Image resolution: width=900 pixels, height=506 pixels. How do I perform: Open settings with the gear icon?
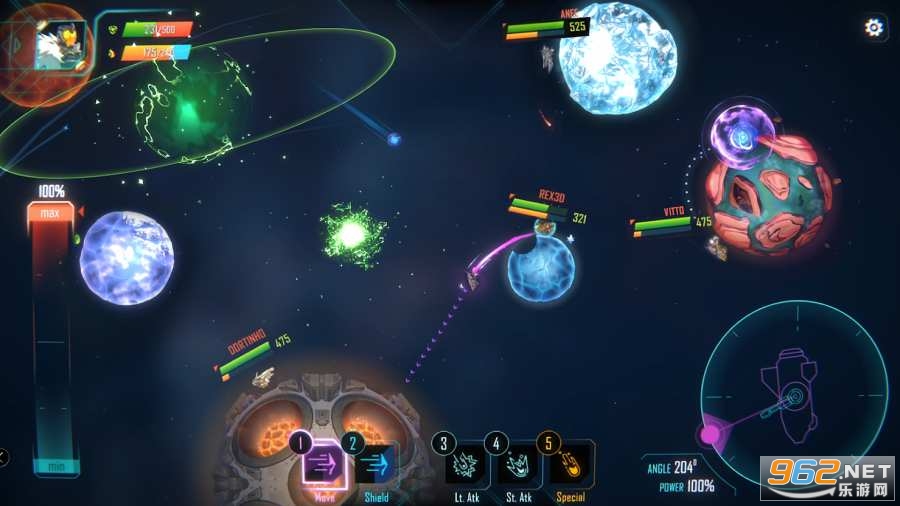874,28
